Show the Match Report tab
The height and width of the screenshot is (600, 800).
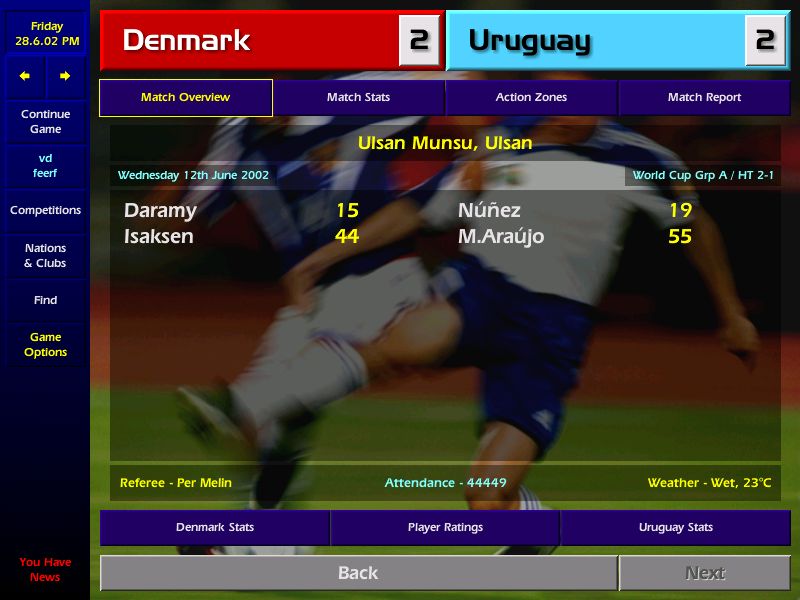point(704,97)
